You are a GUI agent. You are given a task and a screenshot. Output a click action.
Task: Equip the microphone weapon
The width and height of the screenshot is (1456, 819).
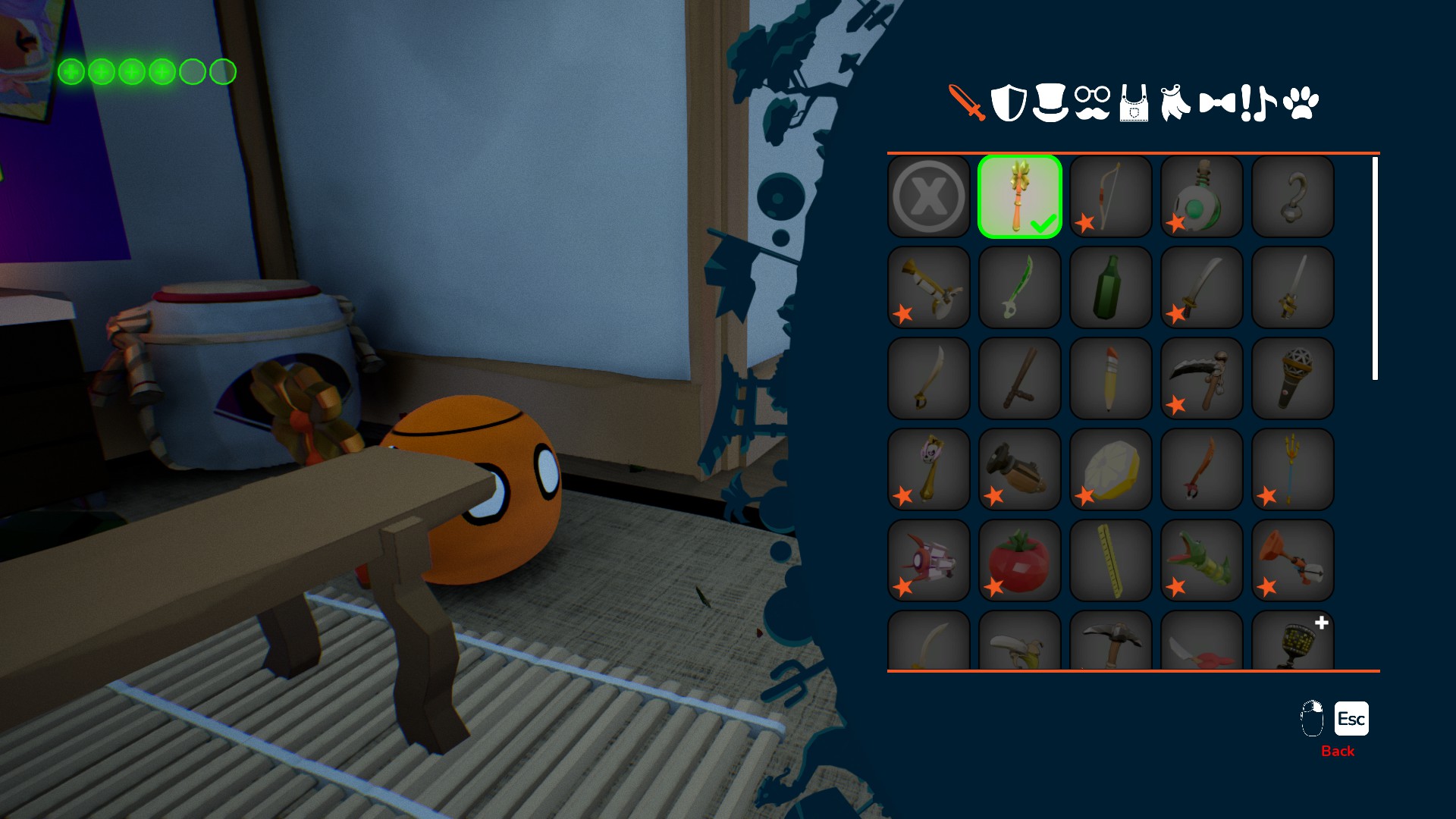click(x=1293, y=378)
